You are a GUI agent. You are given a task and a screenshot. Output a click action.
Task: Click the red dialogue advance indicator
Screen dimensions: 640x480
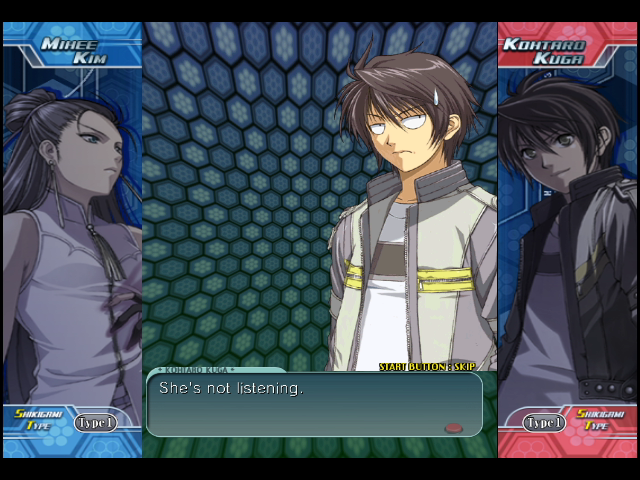click(x=454, y=427)
